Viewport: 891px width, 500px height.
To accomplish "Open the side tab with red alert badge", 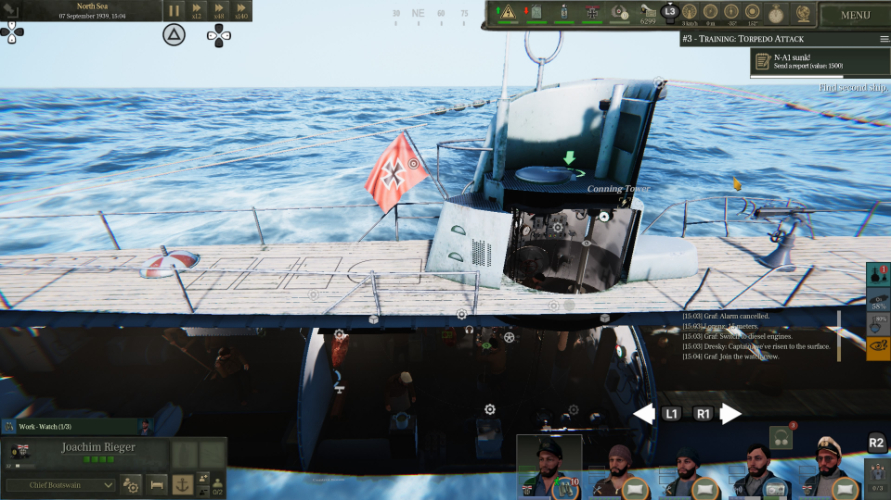I will [x=877, y=274].
